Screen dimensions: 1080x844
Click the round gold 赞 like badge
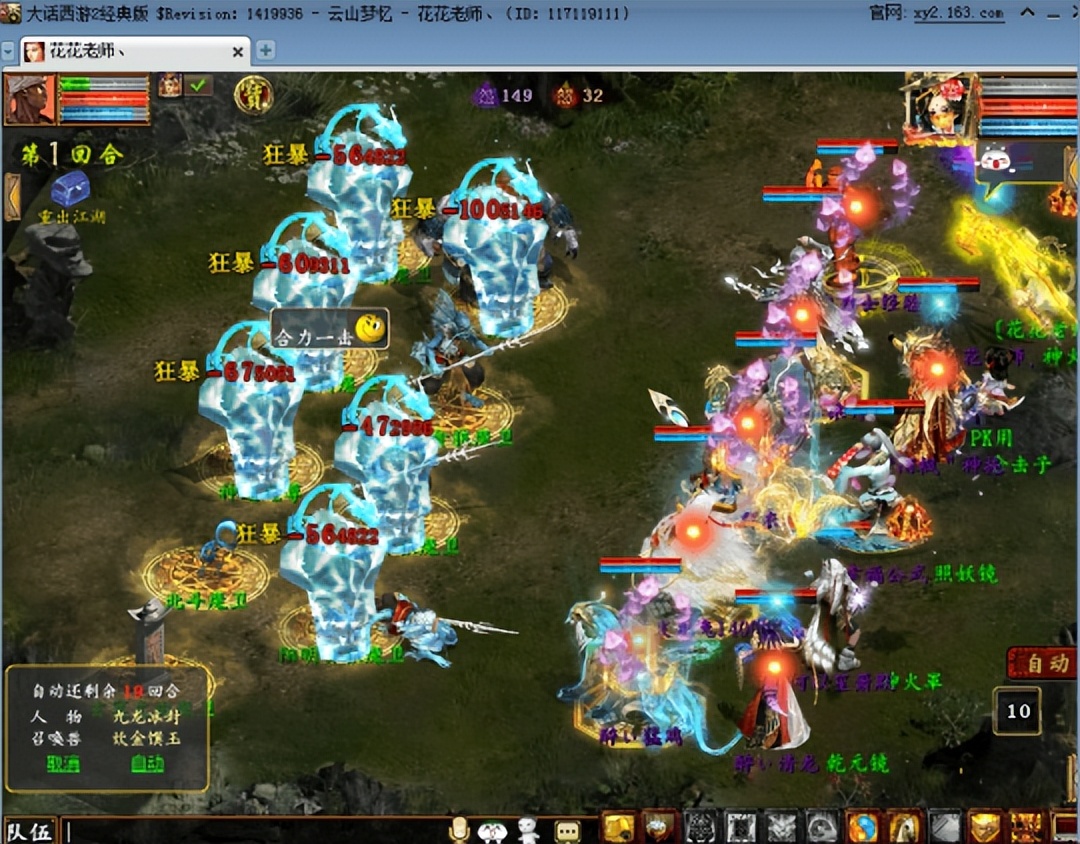[253, 95]
